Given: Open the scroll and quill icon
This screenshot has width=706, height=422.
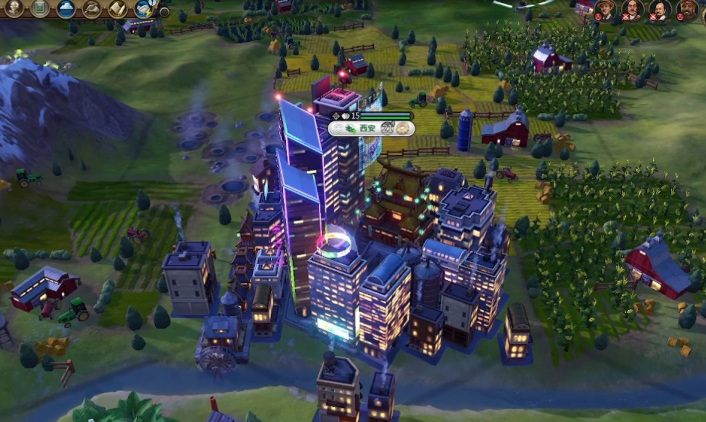Looking at the screenshot, I should point(118,9).
